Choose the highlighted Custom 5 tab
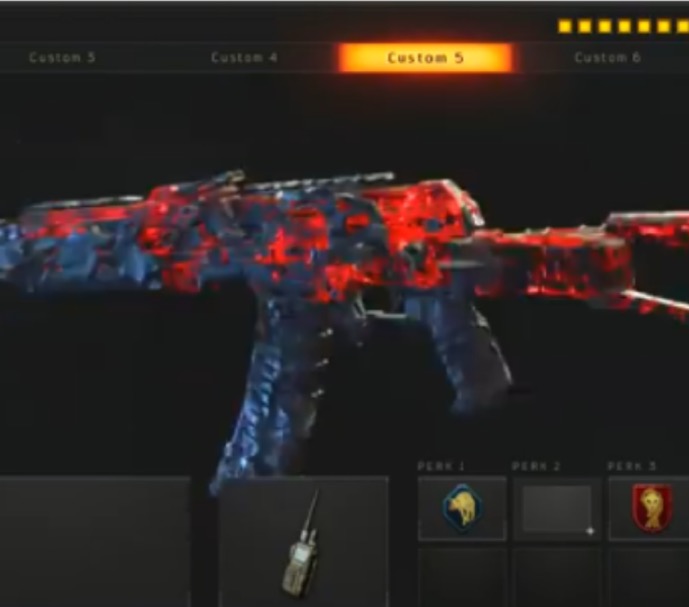 click(426, 58)
